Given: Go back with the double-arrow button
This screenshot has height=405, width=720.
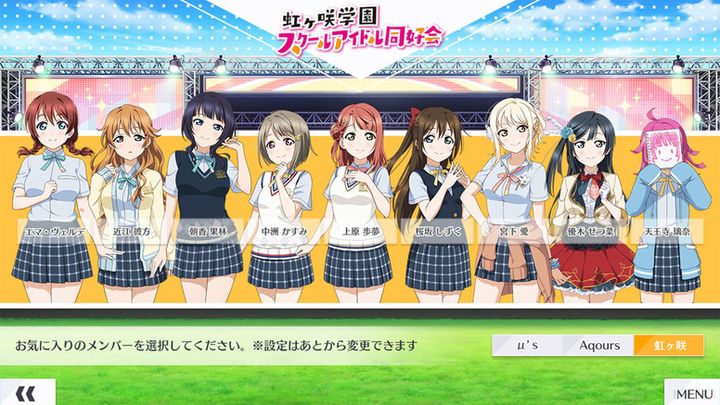Looking at the screenshot, I should 27,392.
